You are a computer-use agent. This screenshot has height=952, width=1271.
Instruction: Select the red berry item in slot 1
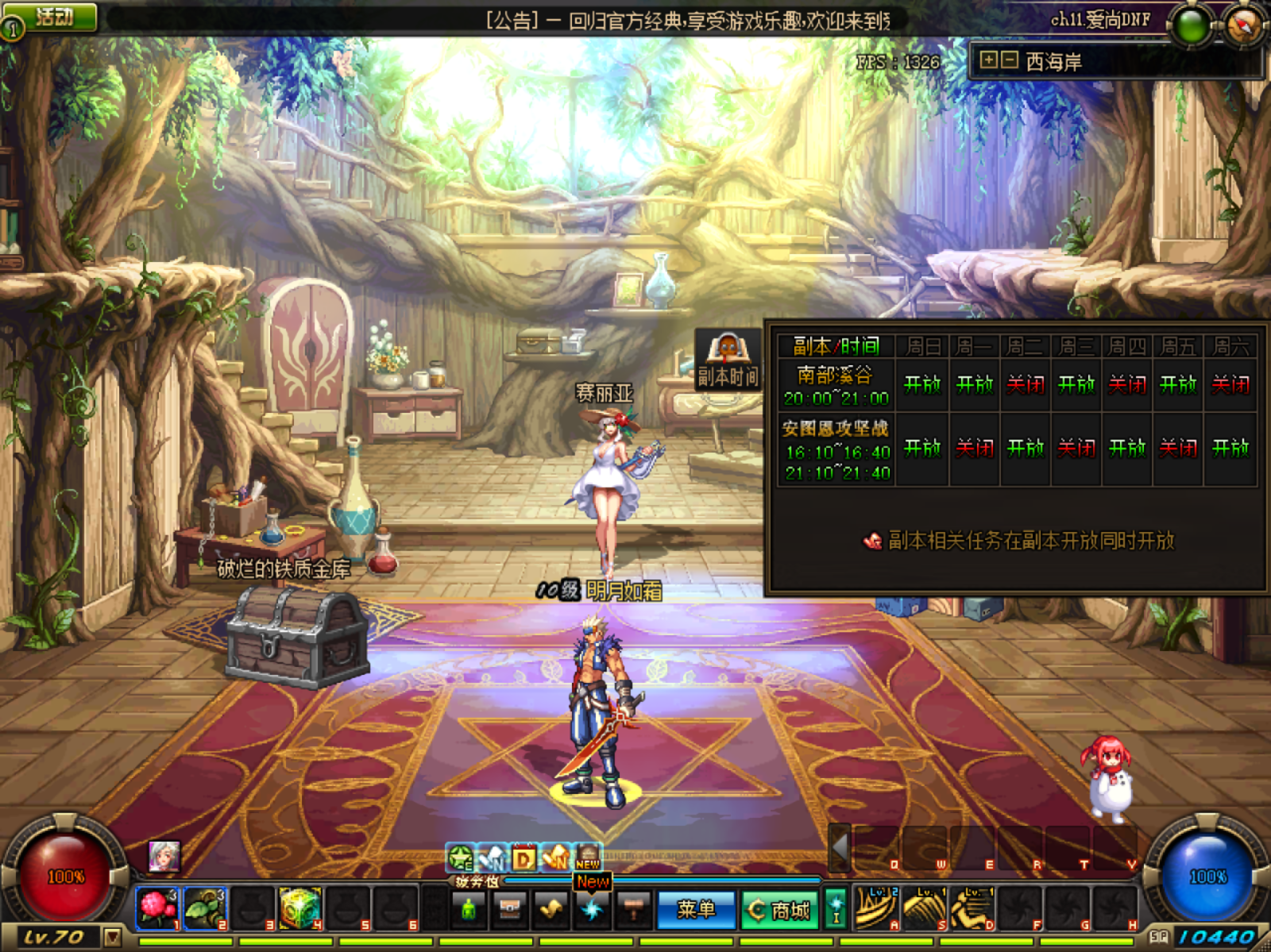click(157, 907)
